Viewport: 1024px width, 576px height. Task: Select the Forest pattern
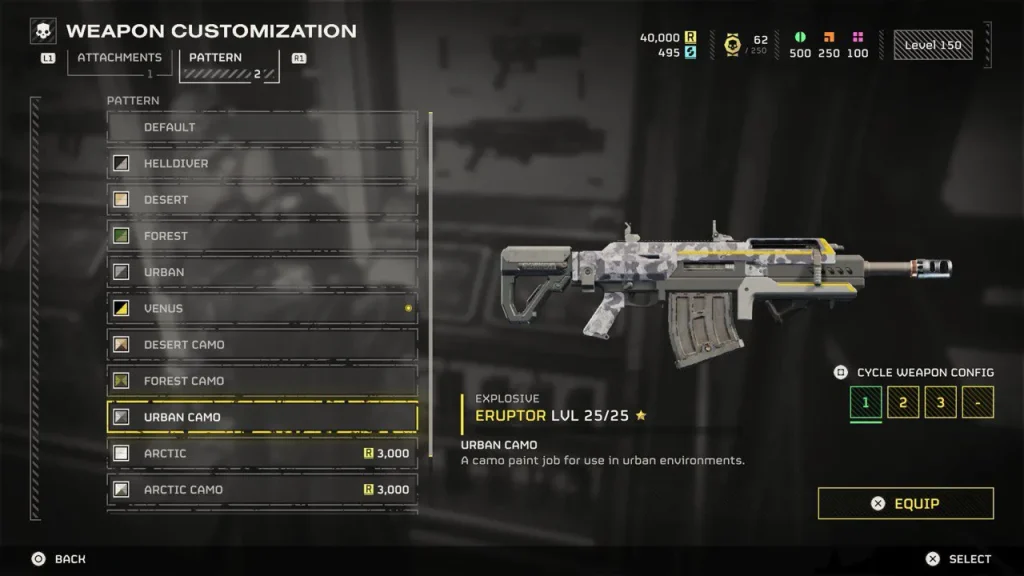tap(262, 236)
